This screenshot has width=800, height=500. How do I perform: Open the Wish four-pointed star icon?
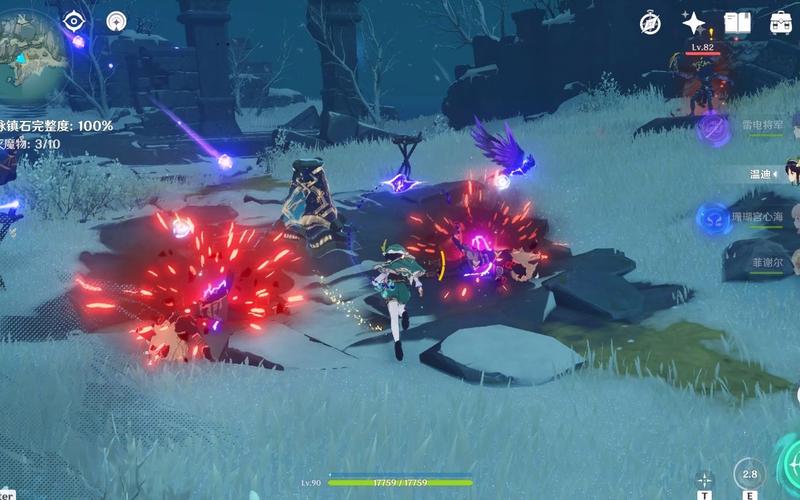tap(694, 22)
